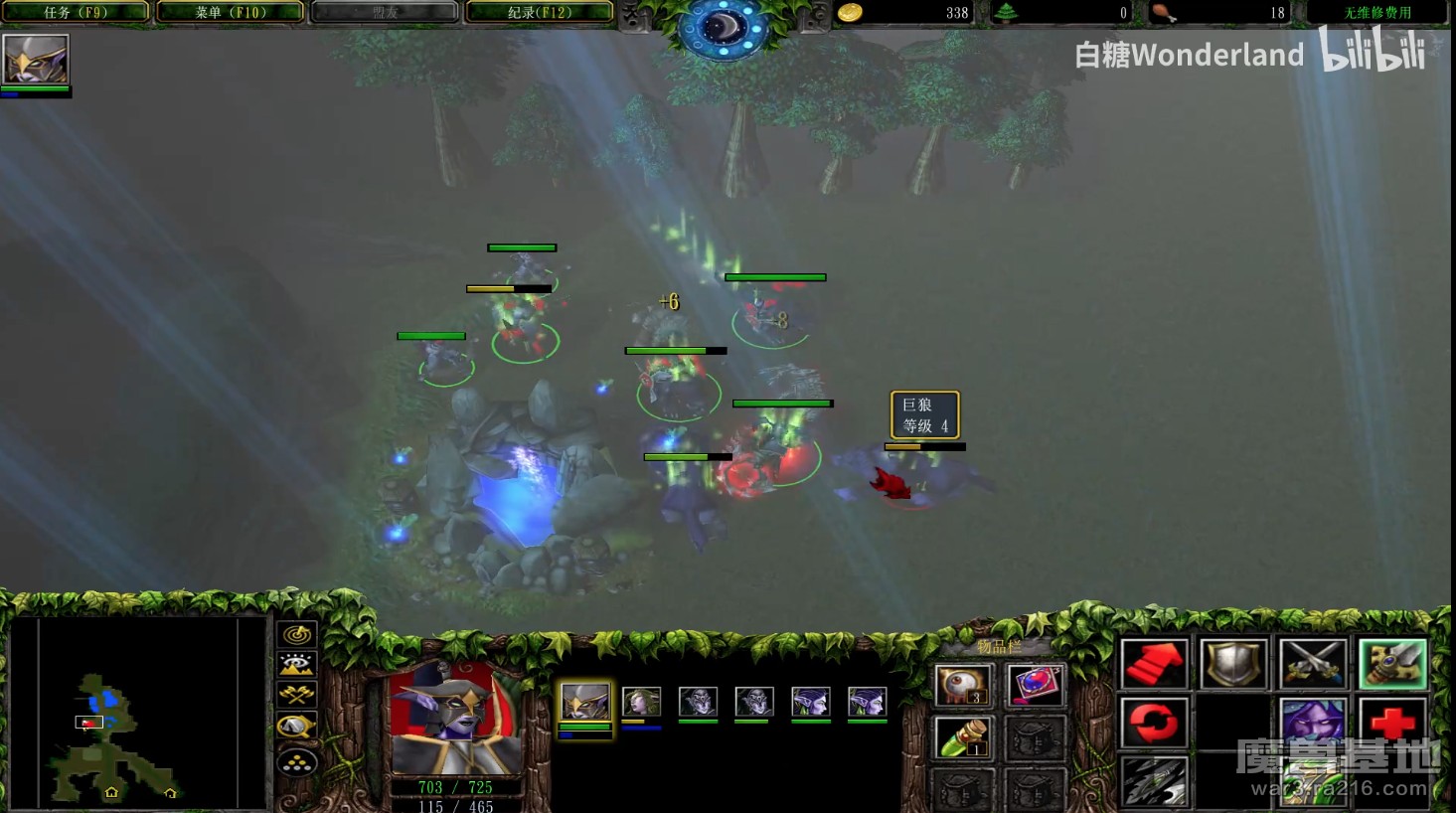This screenshot has width=1456, height=813.
Task: Open hero skills with the red cross button
Action: tap(1391, 723)
